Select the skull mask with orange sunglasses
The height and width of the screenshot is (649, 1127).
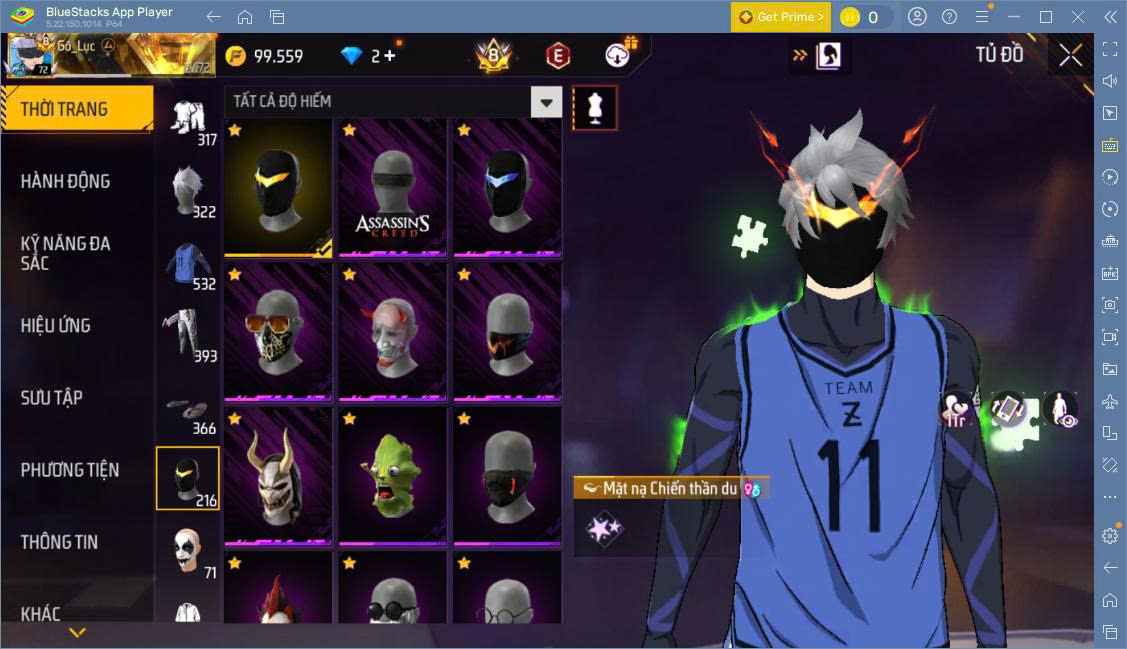coord(278,332)
